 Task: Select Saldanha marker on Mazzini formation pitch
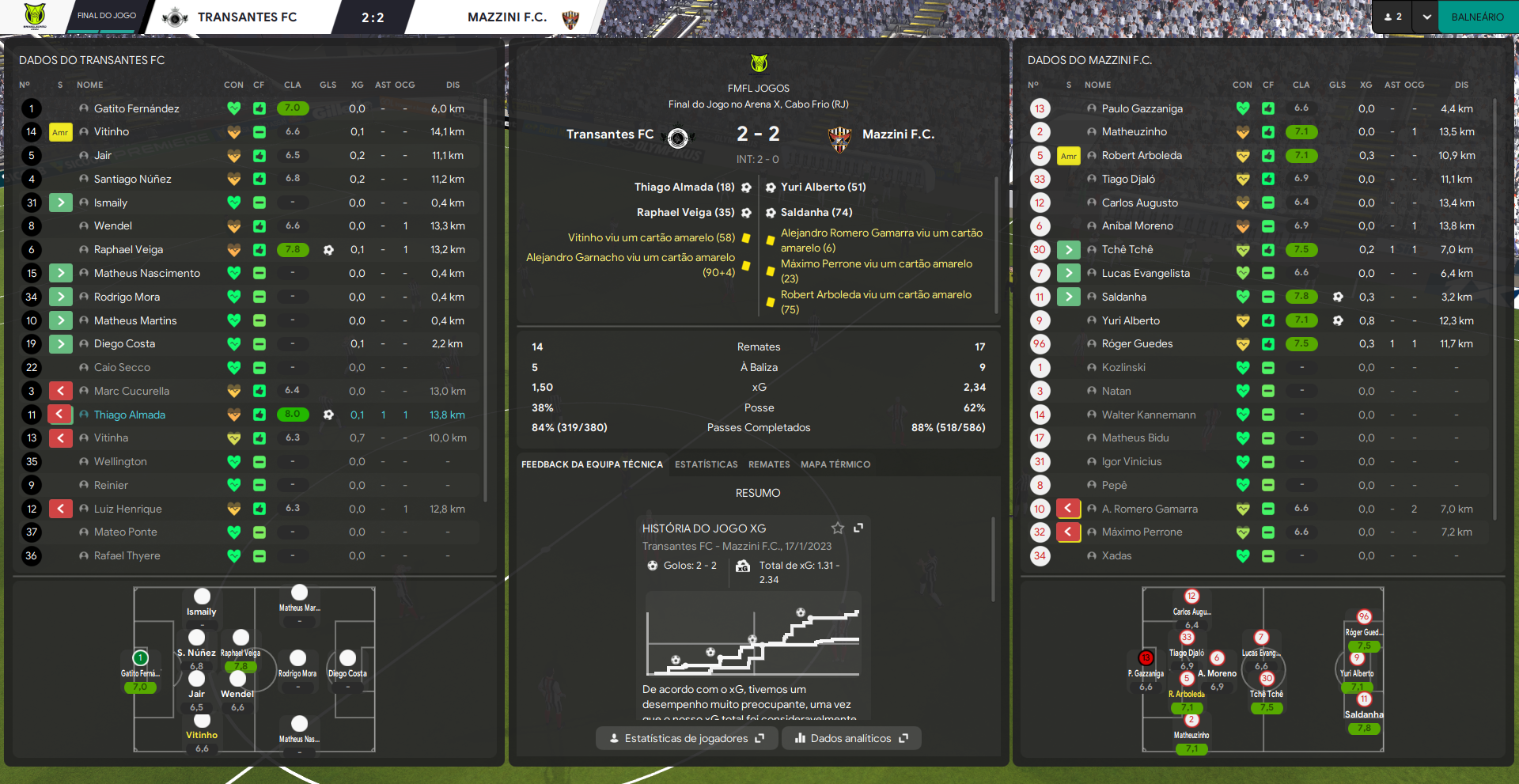[x=1364, y=699]
